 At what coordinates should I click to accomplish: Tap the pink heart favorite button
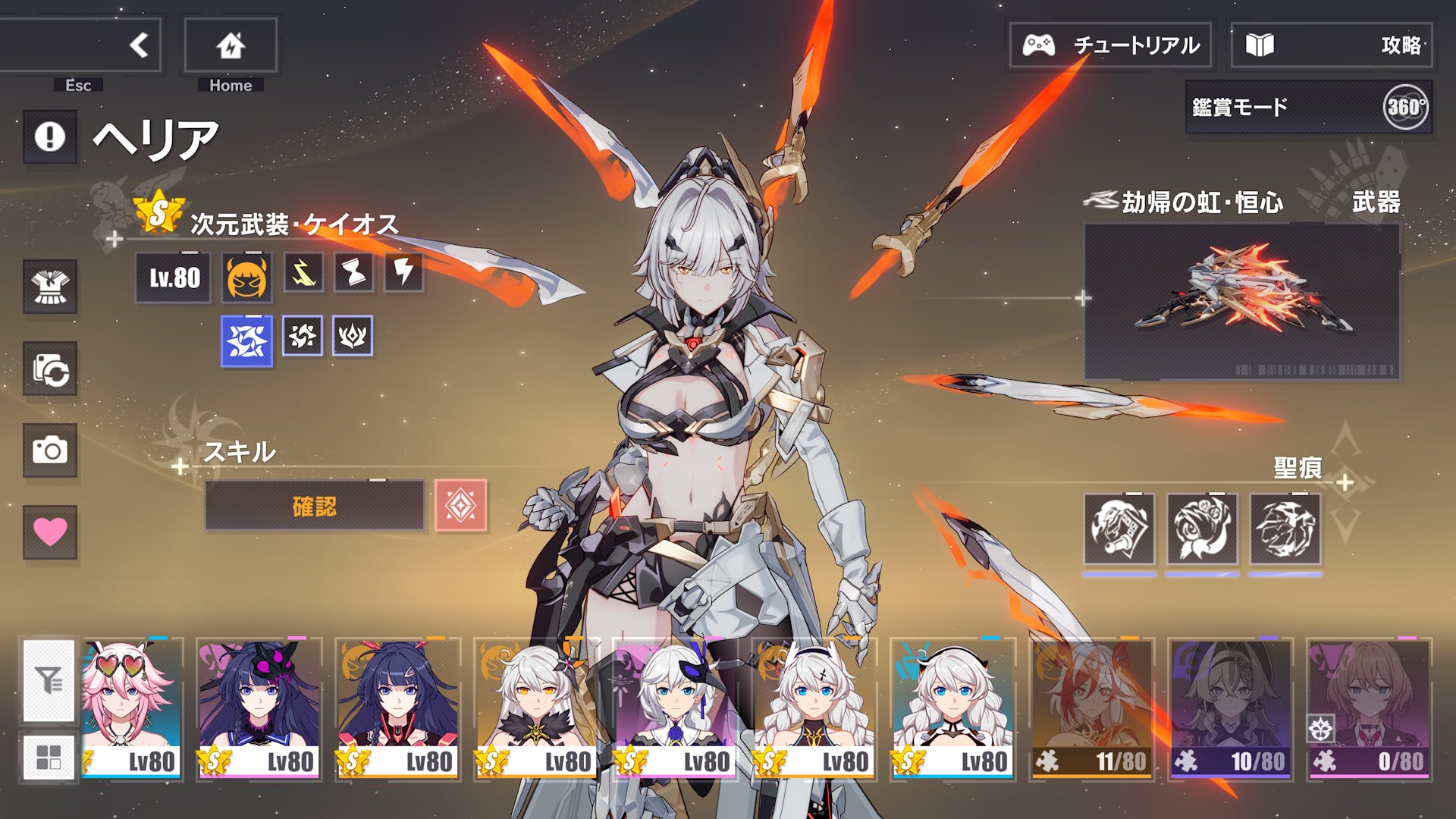click(x=50, y=532)
